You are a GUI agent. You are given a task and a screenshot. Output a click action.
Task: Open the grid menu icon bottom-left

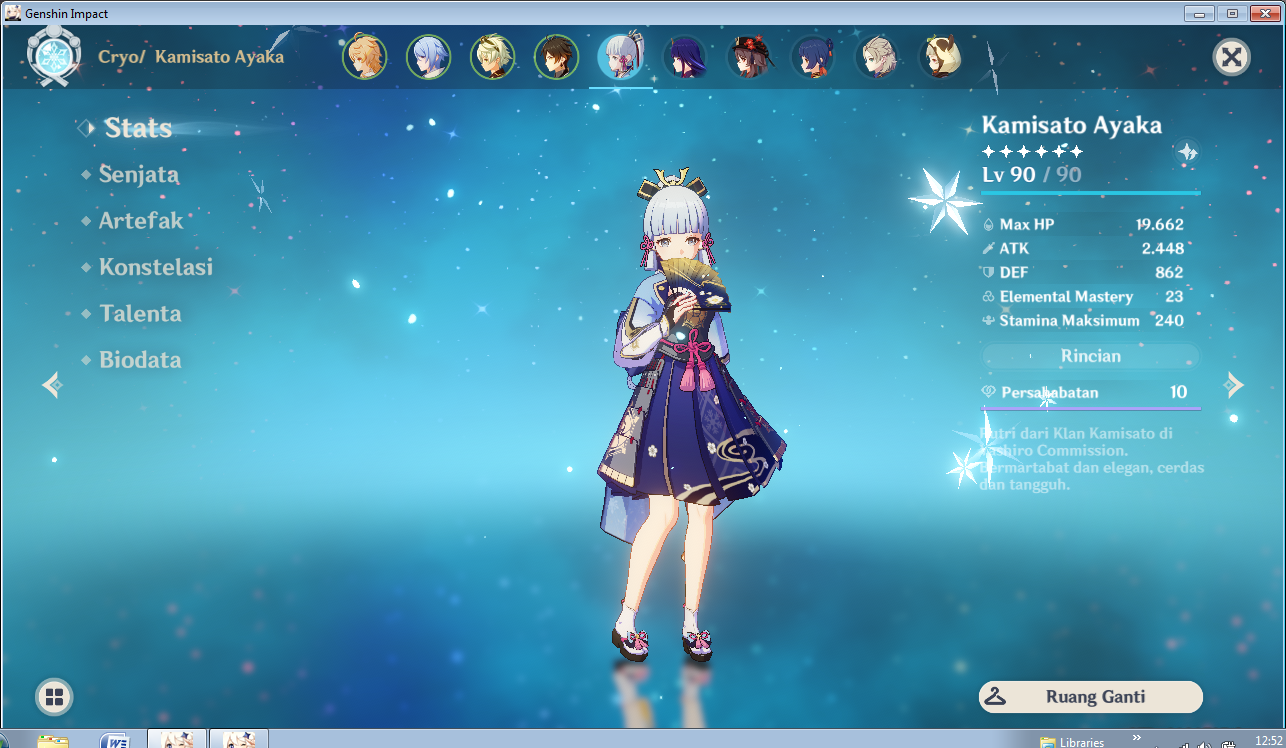tap(53, 697)
